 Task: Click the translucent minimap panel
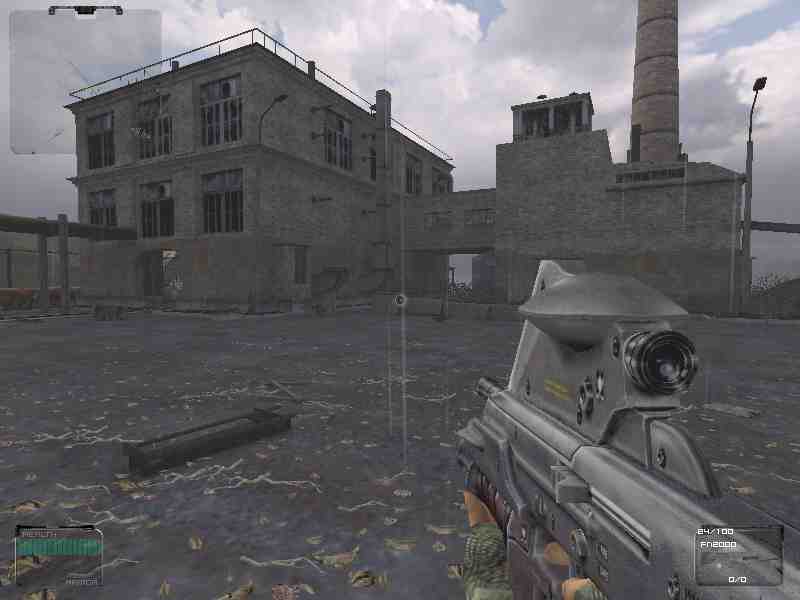[x=85, y=82]
